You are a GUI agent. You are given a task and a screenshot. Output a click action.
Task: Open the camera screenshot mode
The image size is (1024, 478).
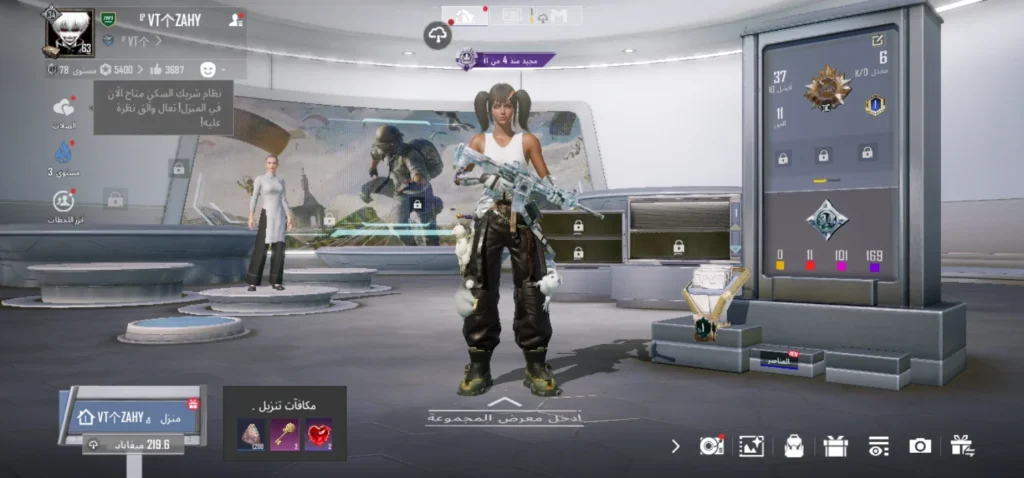[x=920, y=446]
